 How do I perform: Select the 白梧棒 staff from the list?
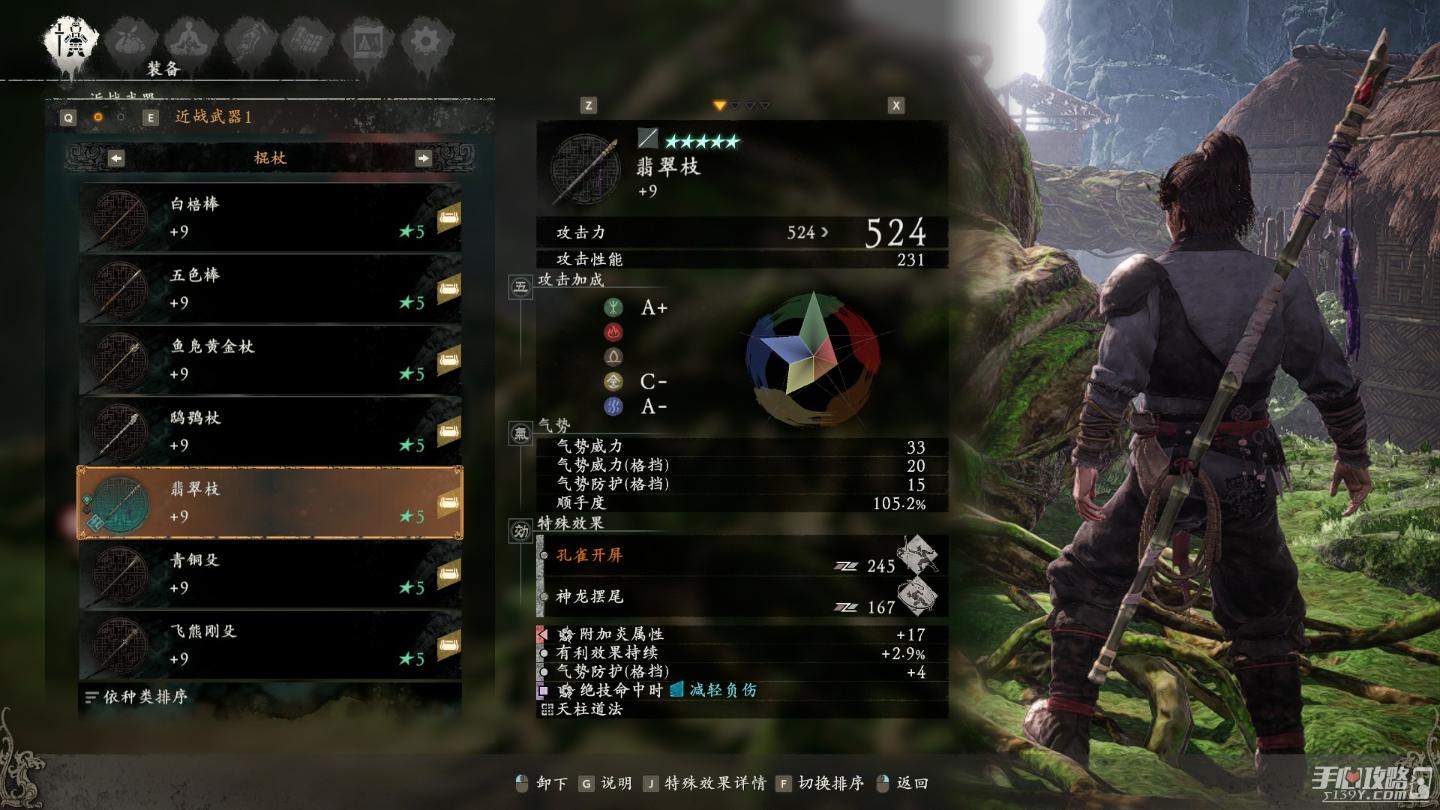pos(270,217)
